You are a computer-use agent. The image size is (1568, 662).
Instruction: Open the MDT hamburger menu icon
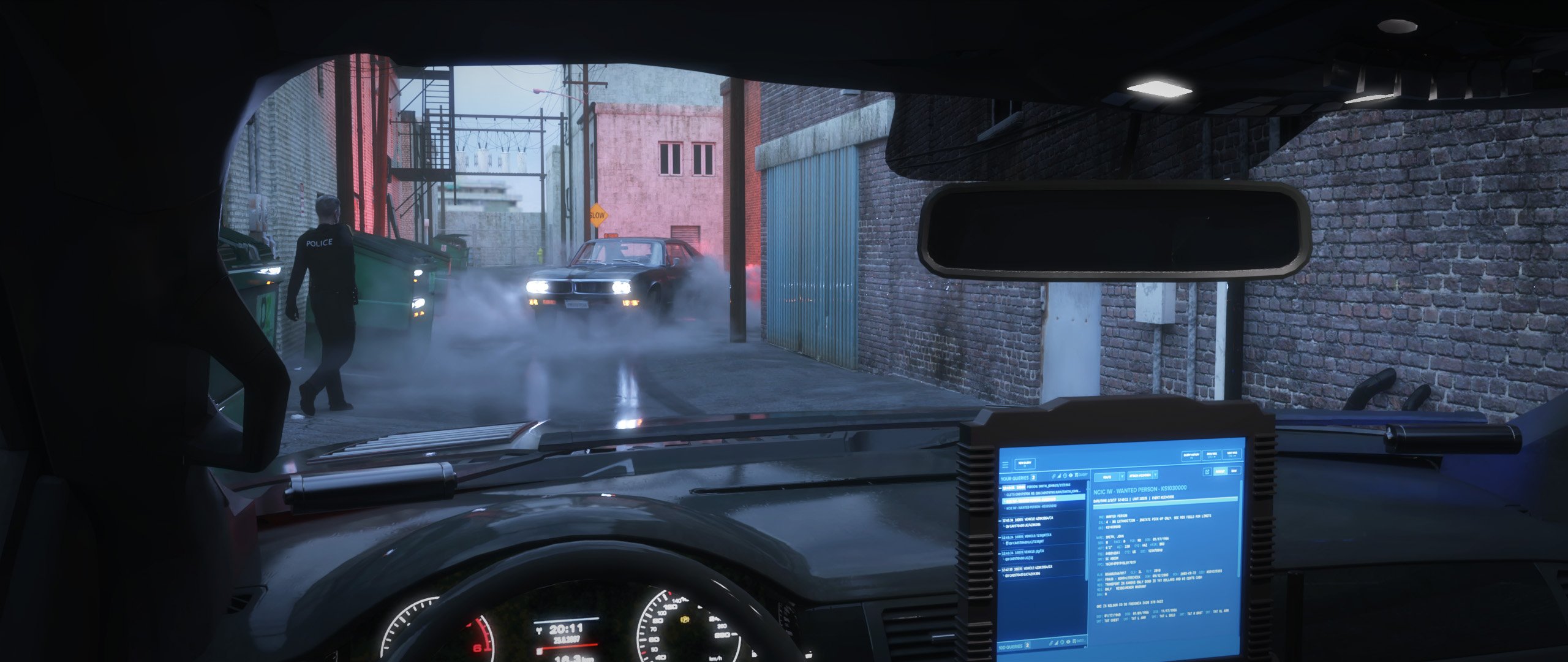pyautogui.click(x=1005, y=464)
